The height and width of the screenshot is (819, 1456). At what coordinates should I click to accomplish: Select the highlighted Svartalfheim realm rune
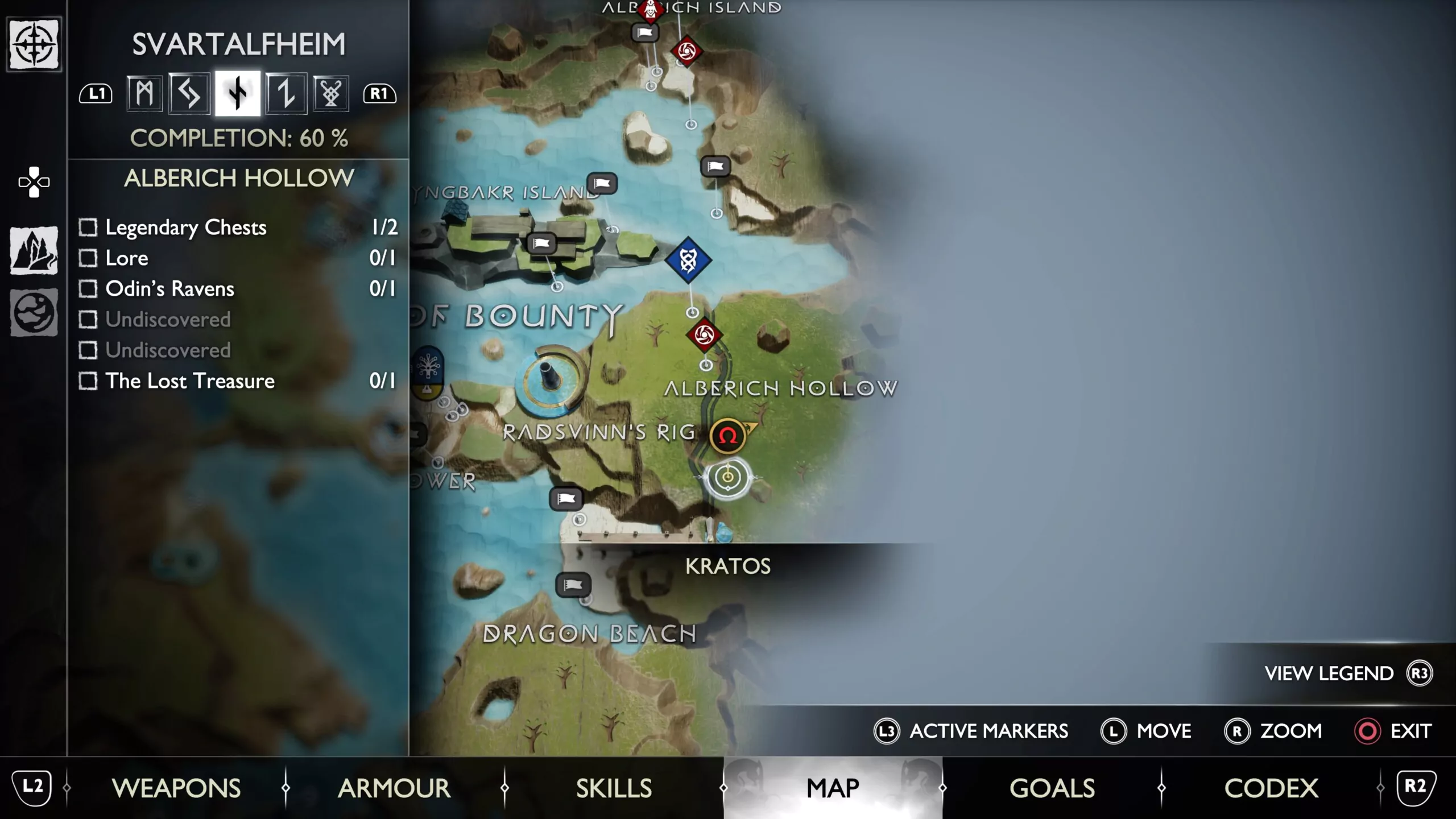point(238,94)
